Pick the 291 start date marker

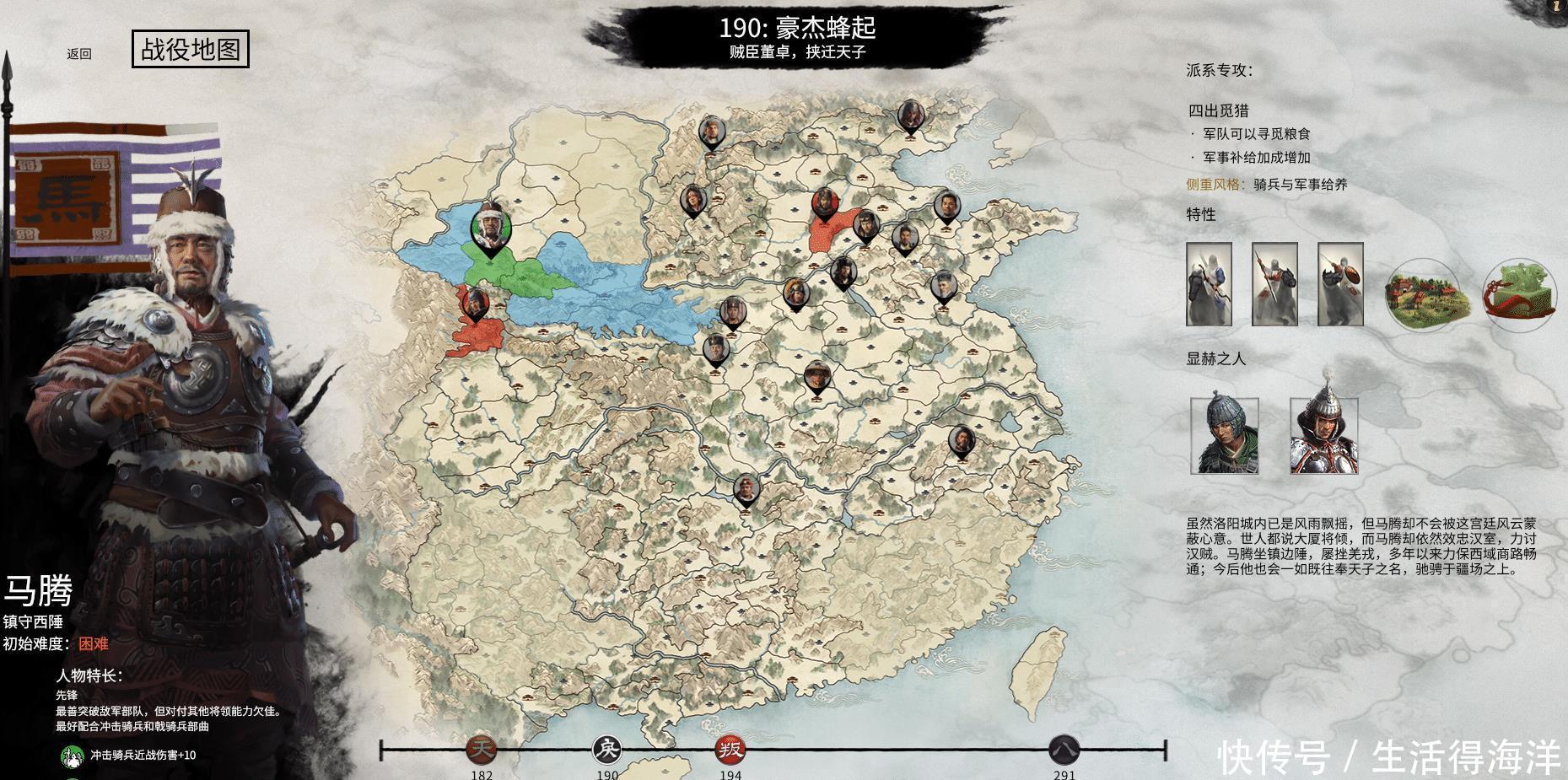(x=1064, y=749)
